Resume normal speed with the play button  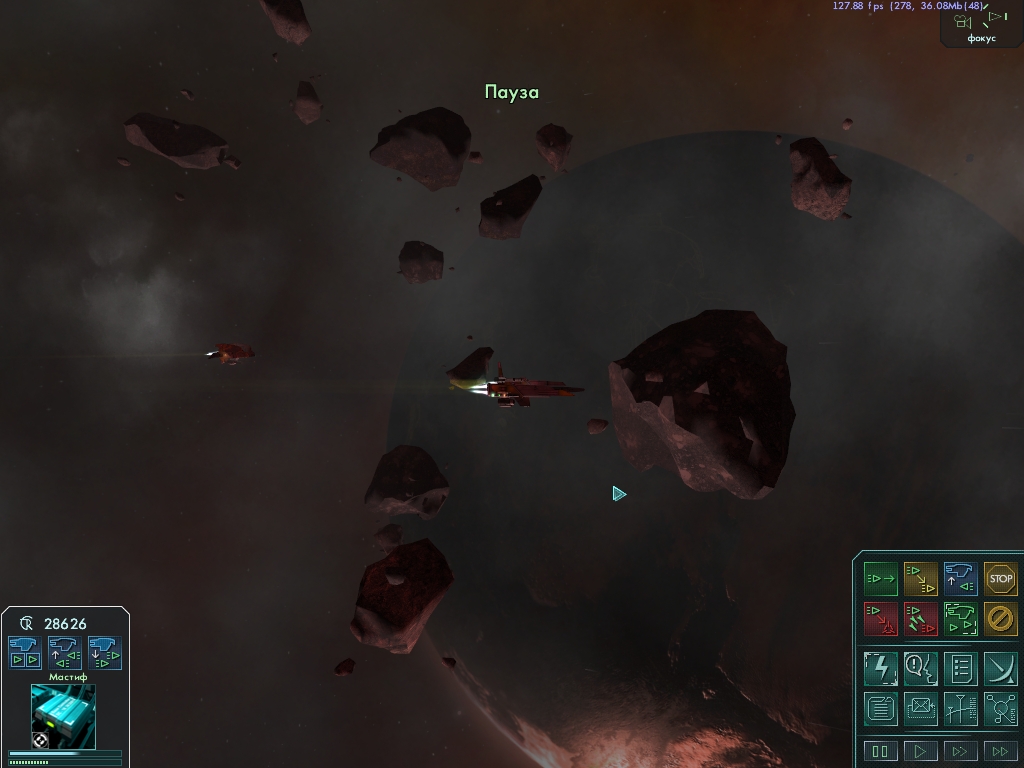tap(920, 751)
